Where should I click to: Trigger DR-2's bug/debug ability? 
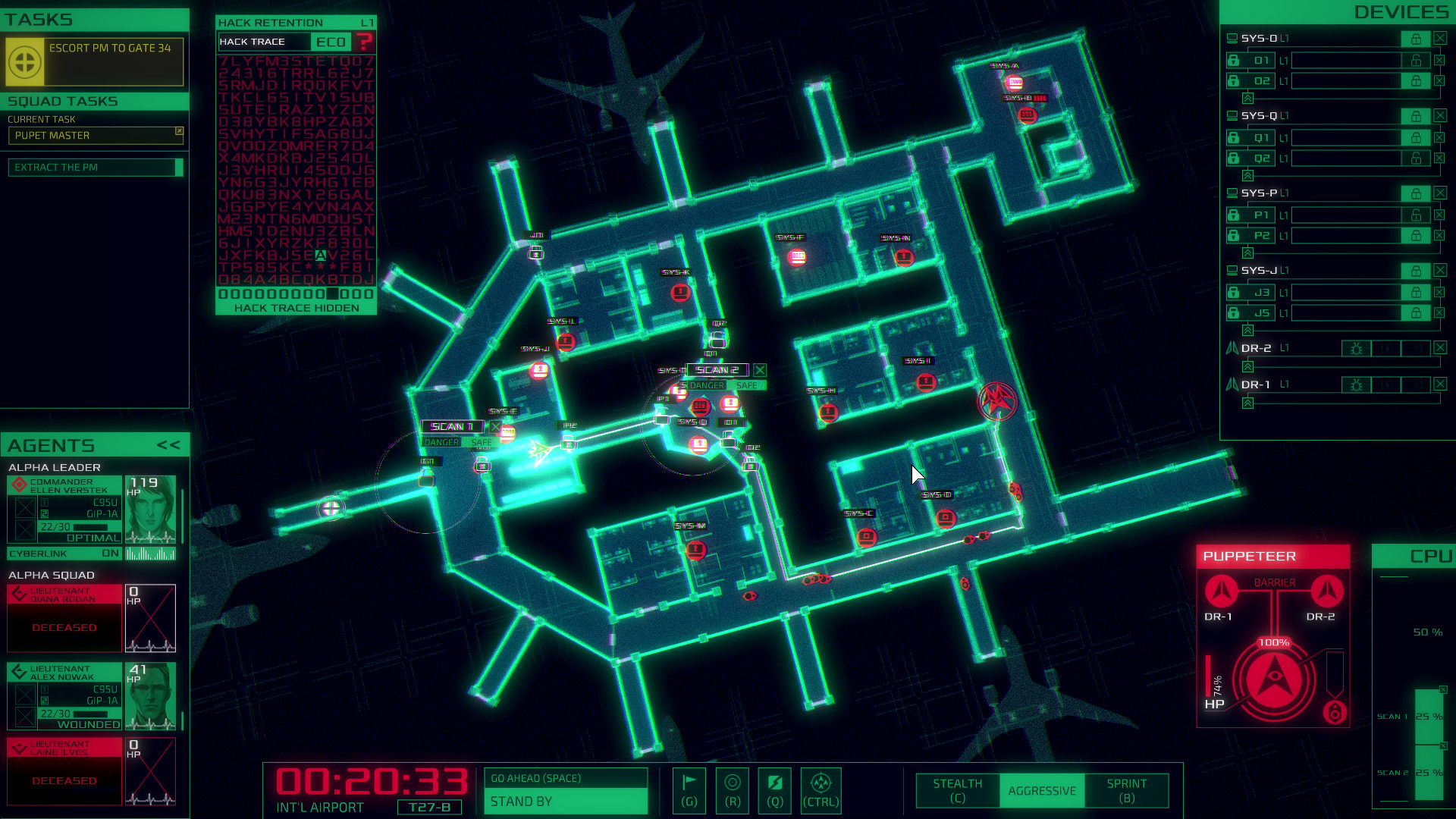click(x=1356, y=348)
